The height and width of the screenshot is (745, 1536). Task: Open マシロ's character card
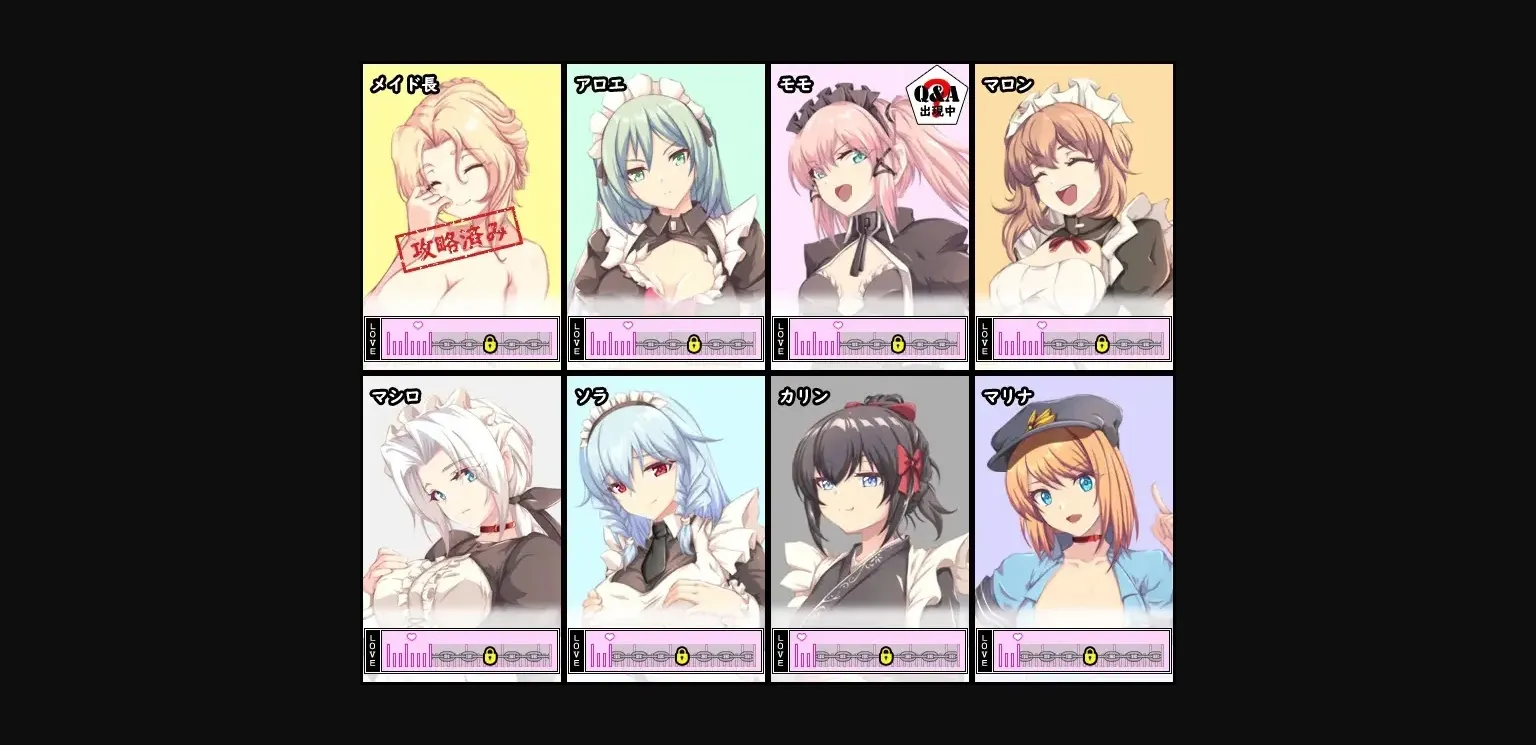tap(461, 500)
